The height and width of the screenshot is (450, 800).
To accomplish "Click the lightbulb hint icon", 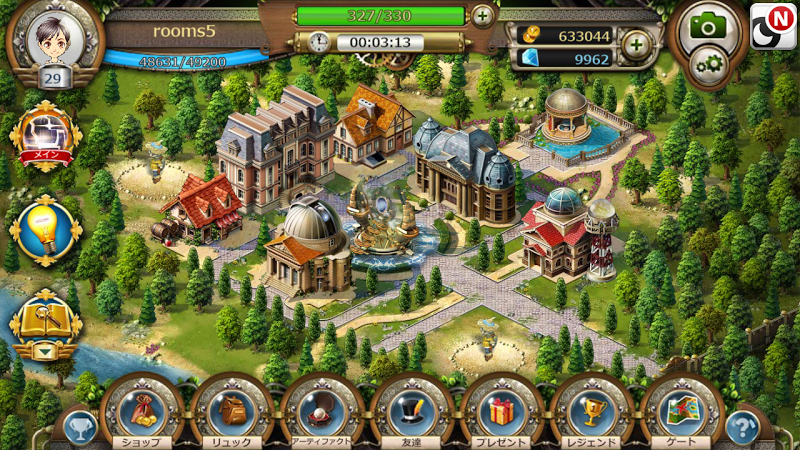I will pyautogui.click(x=44, y=230).
